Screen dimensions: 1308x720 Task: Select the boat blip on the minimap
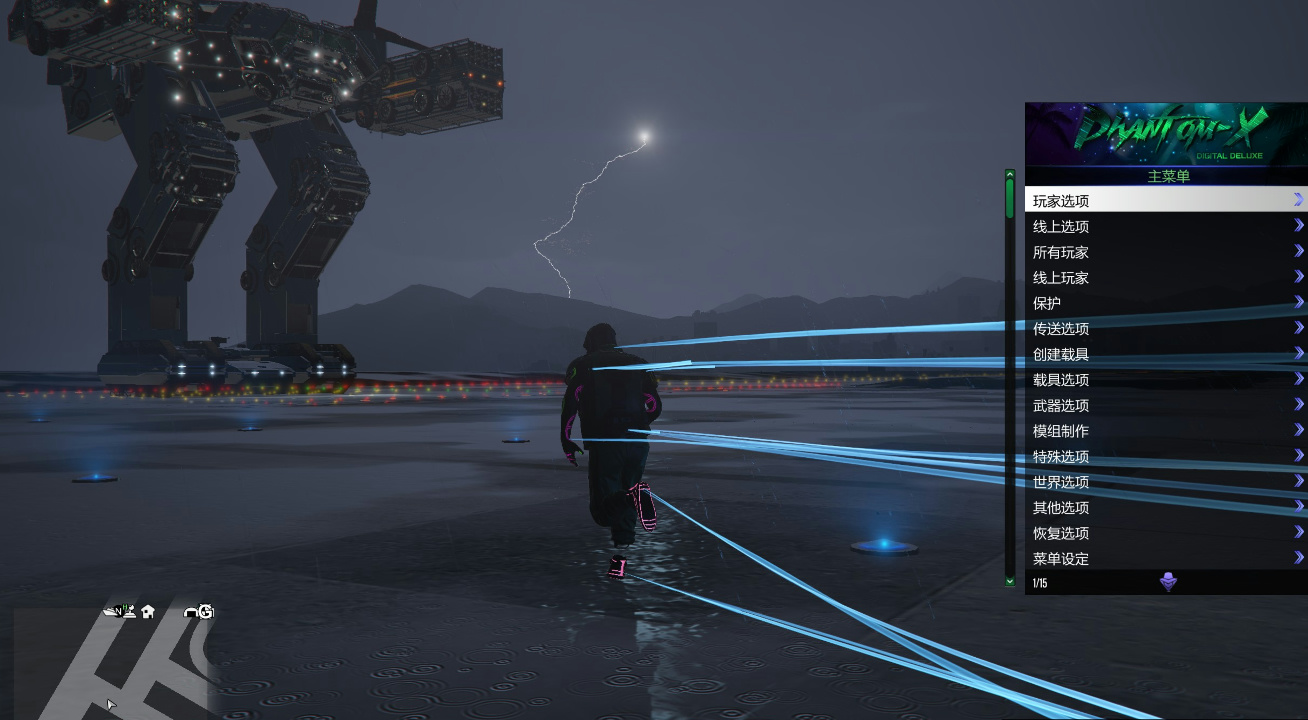tap(108, 610)
